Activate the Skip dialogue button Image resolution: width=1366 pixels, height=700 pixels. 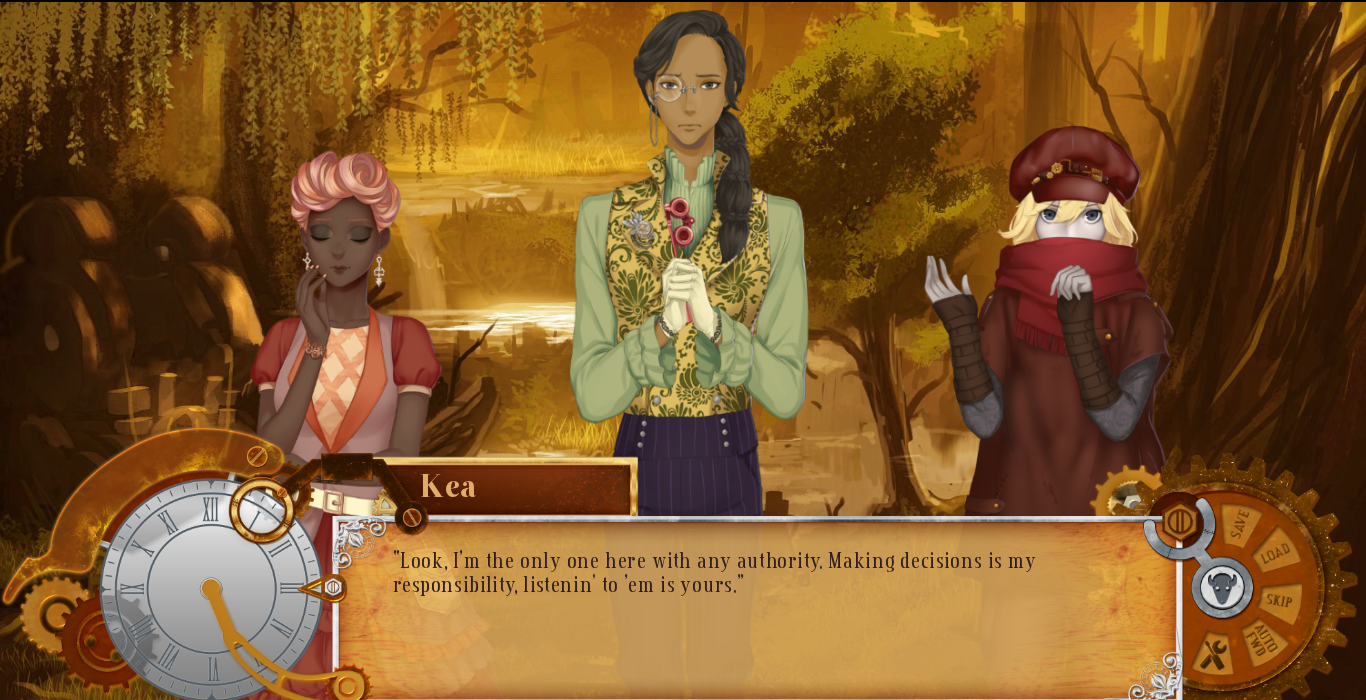click(1279, 600)
